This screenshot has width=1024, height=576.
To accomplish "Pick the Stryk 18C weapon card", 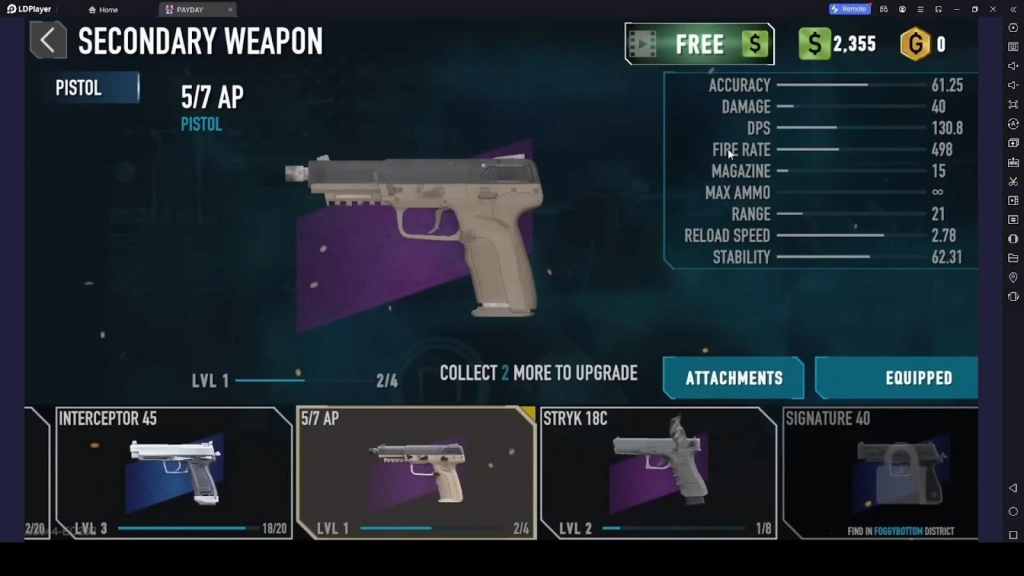I will (659, 472).
